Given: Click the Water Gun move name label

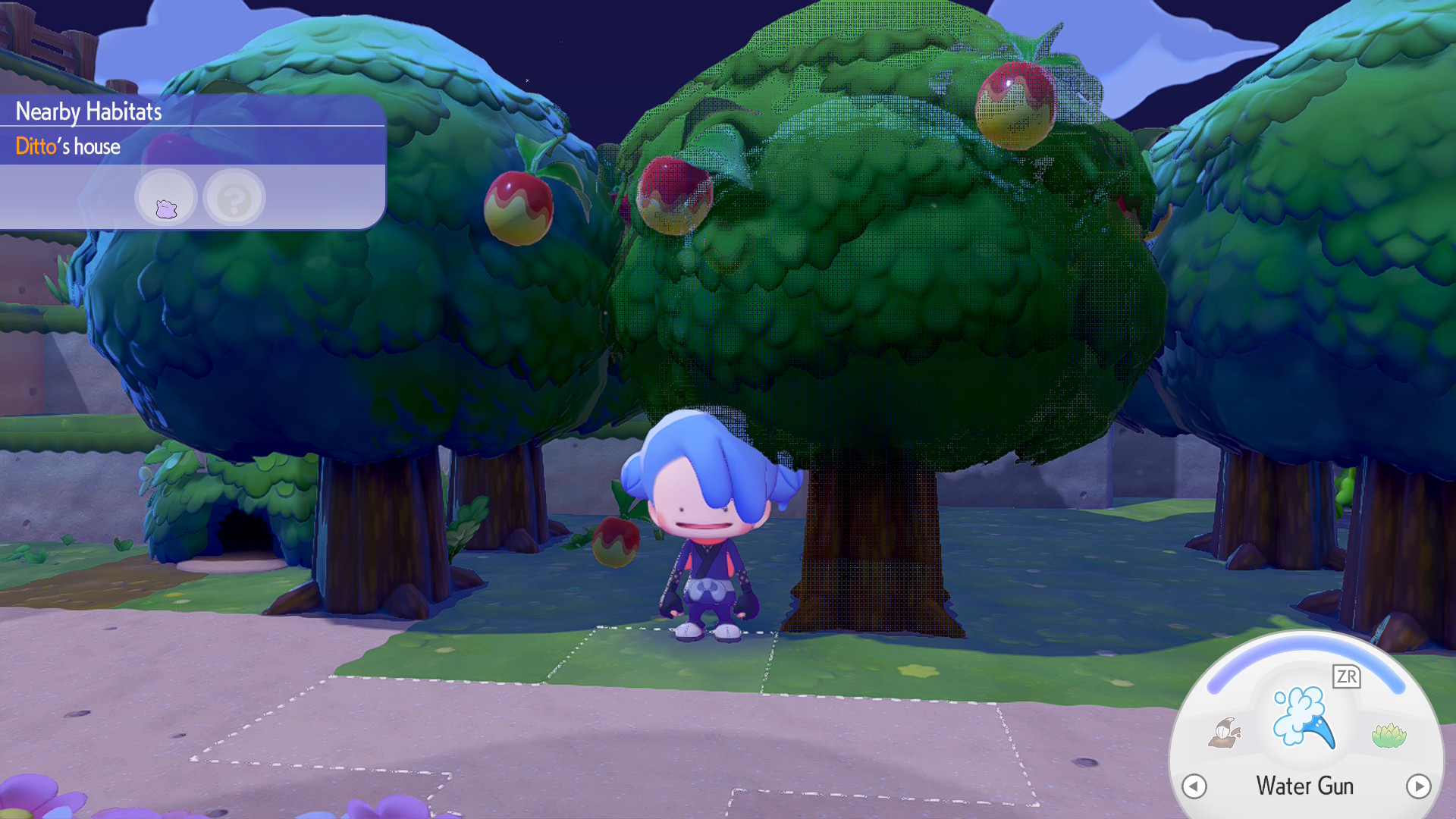Looking at the screenshot, I should [1304, 786].
